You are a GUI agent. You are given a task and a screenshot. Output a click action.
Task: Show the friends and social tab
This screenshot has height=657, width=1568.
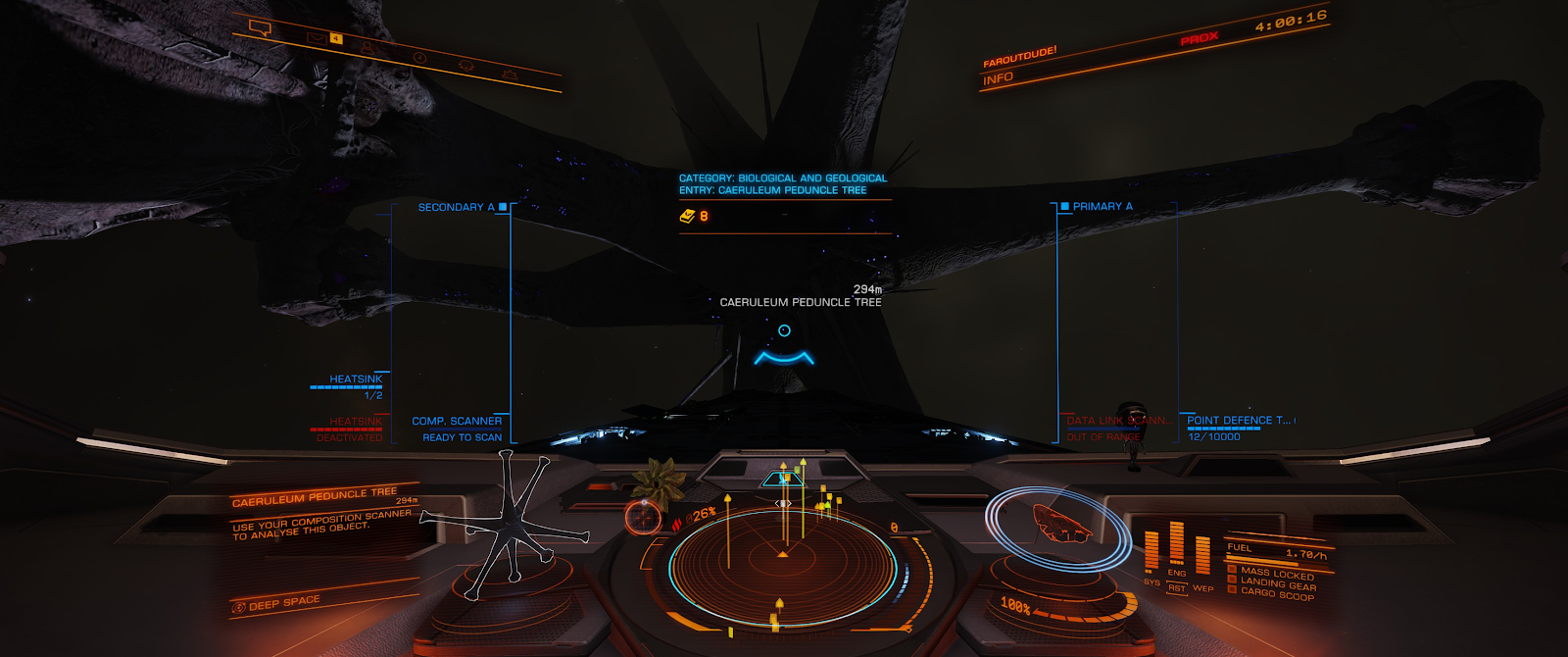(367, 47)
